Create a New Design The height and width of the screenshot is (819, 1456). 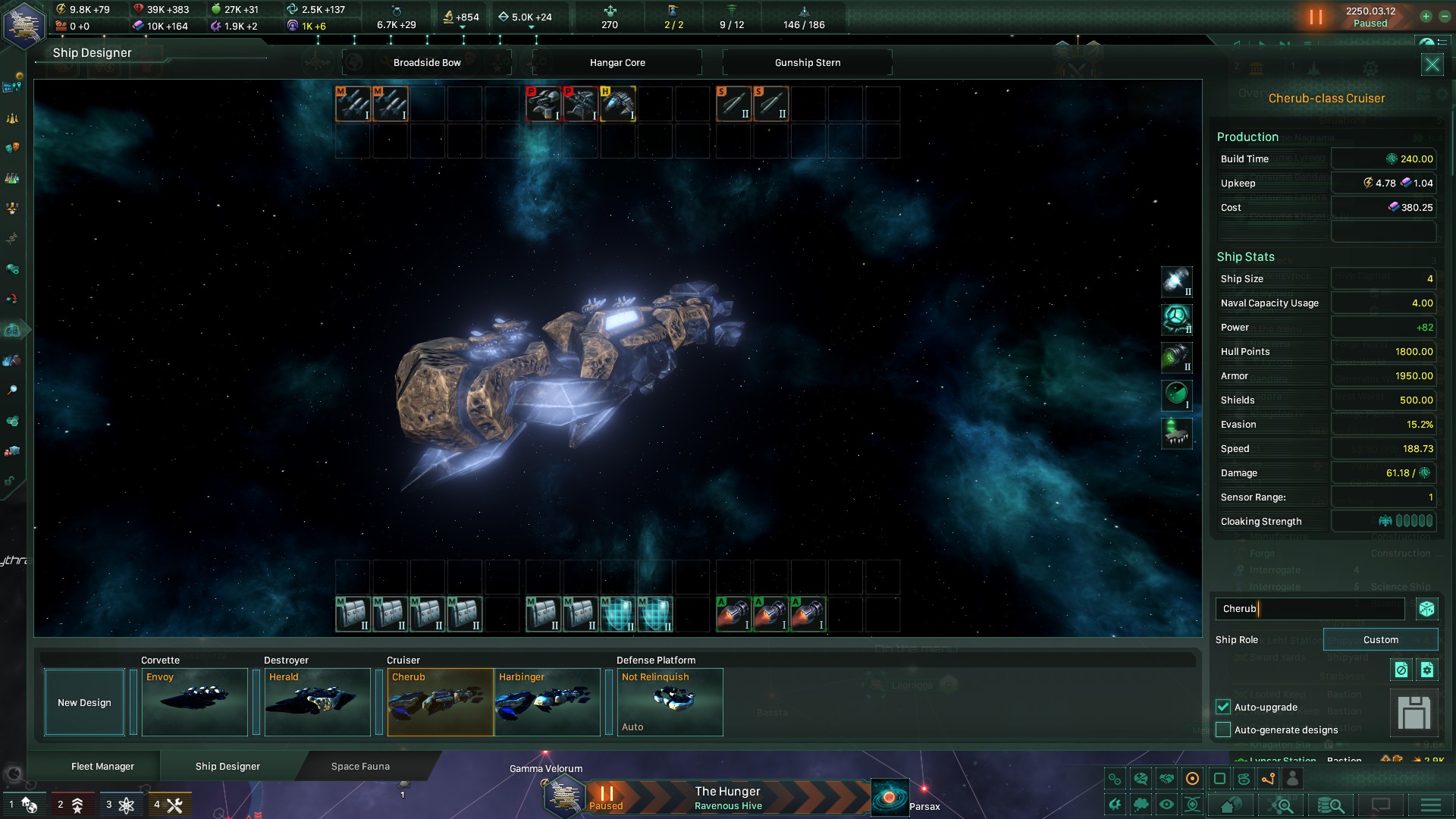click(x=84, y=702)
